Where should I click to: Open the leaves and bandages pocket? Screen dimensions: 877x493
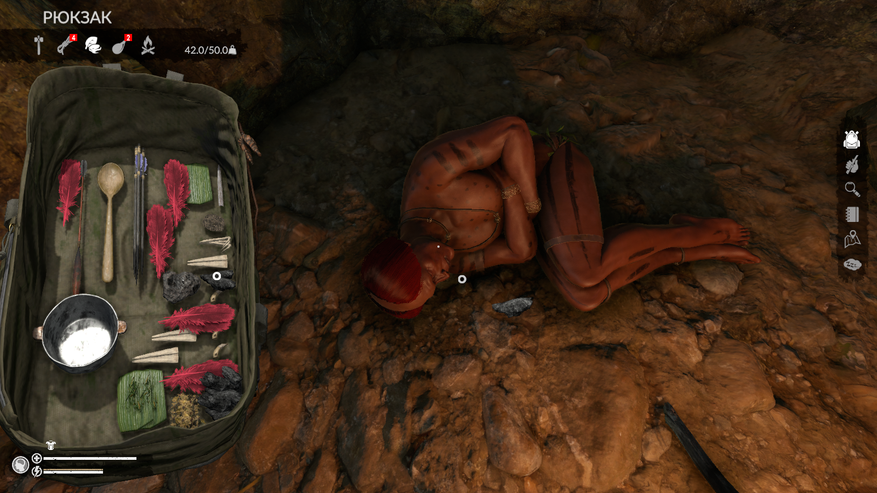(x=93, y=45)
